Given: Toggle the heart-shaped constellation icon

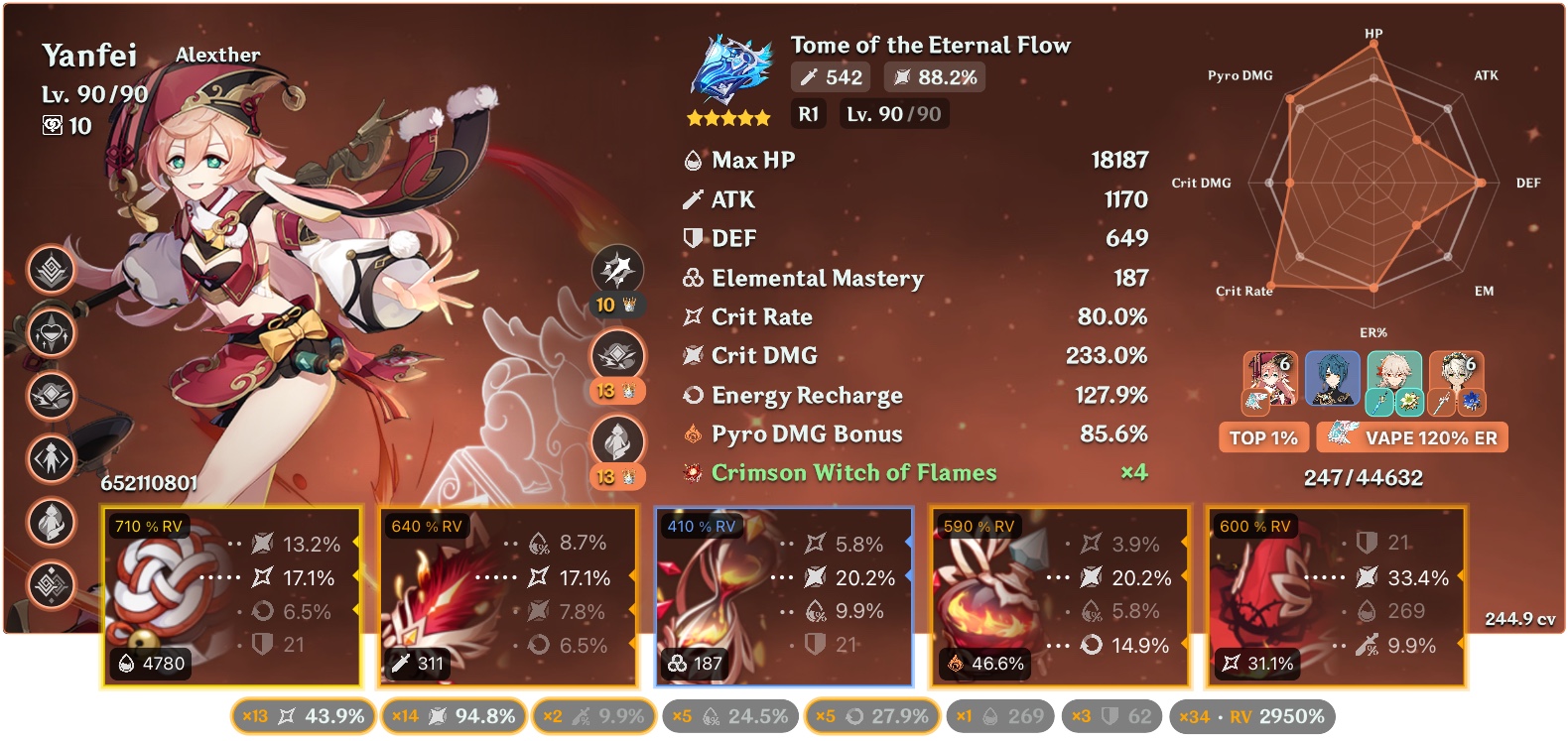Looking at the screenshot, I should tap(50, 333).
